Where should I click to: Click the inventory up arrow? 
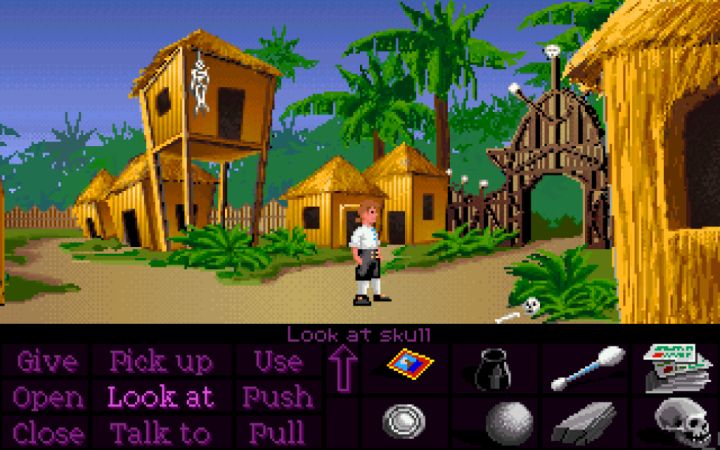tap(343, 367)
